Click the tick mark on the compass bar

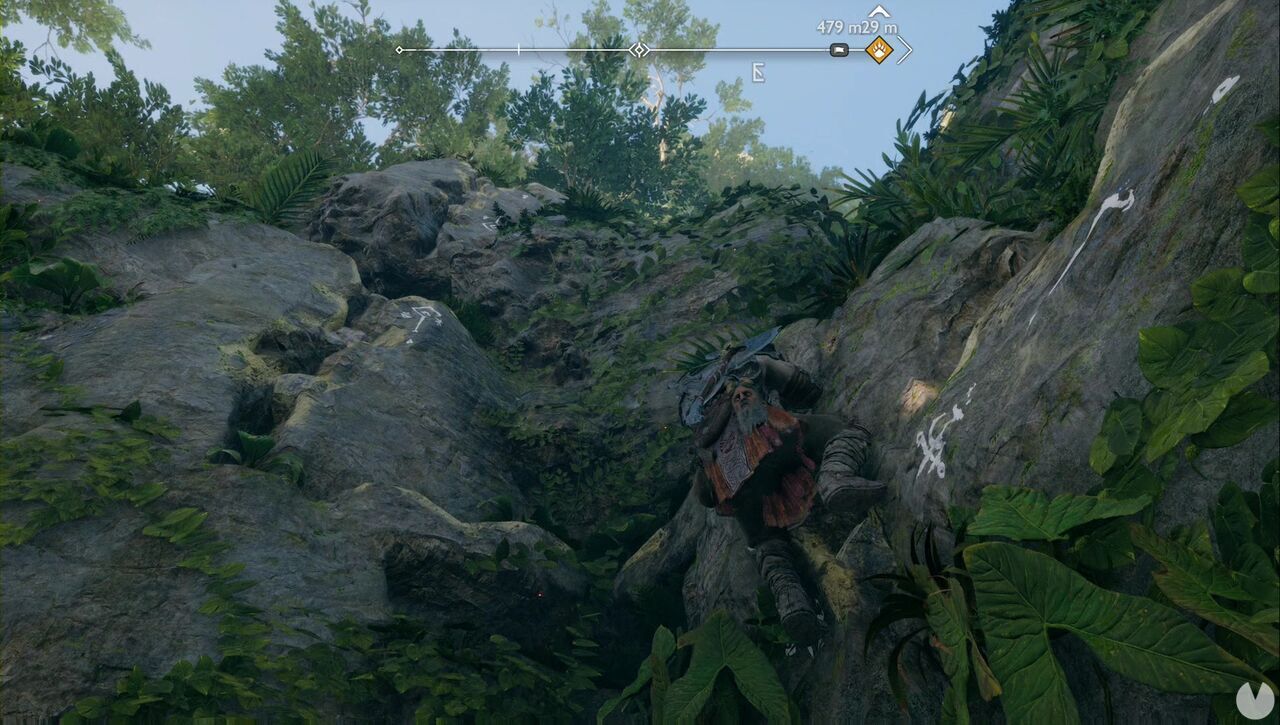(517, 49)
